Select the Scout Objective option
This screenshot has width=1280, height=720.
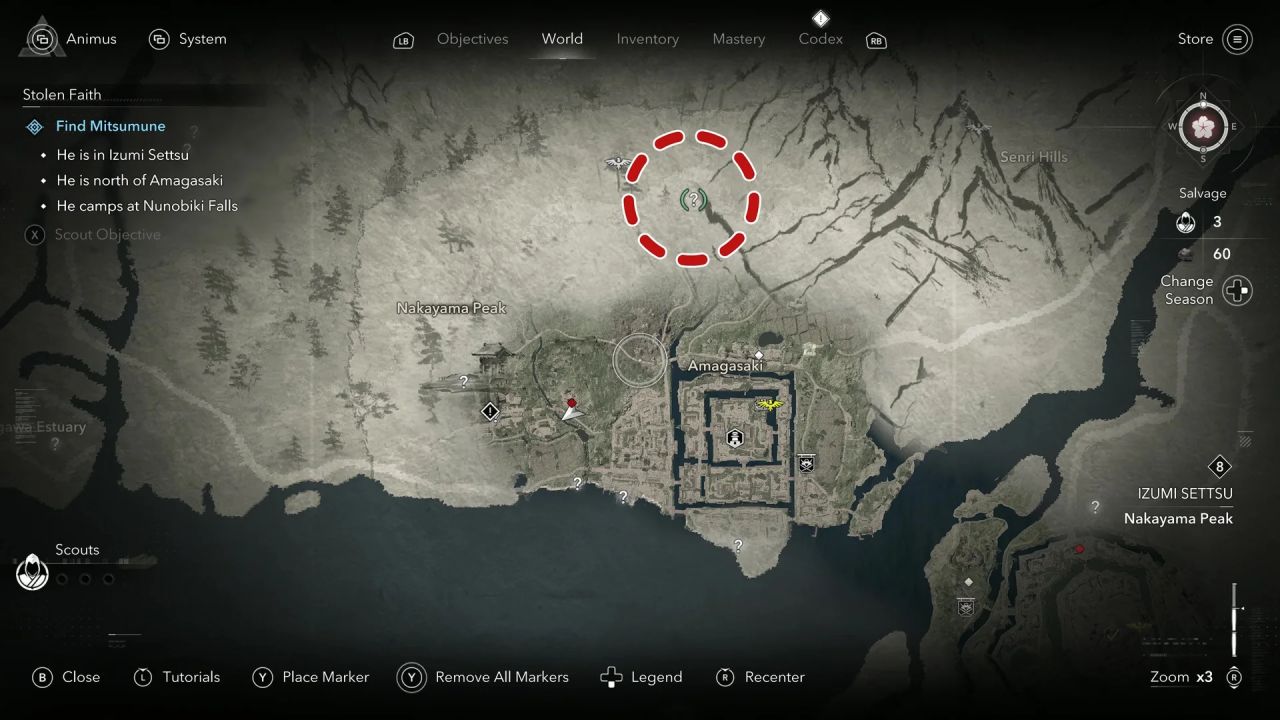coord(107,235)
